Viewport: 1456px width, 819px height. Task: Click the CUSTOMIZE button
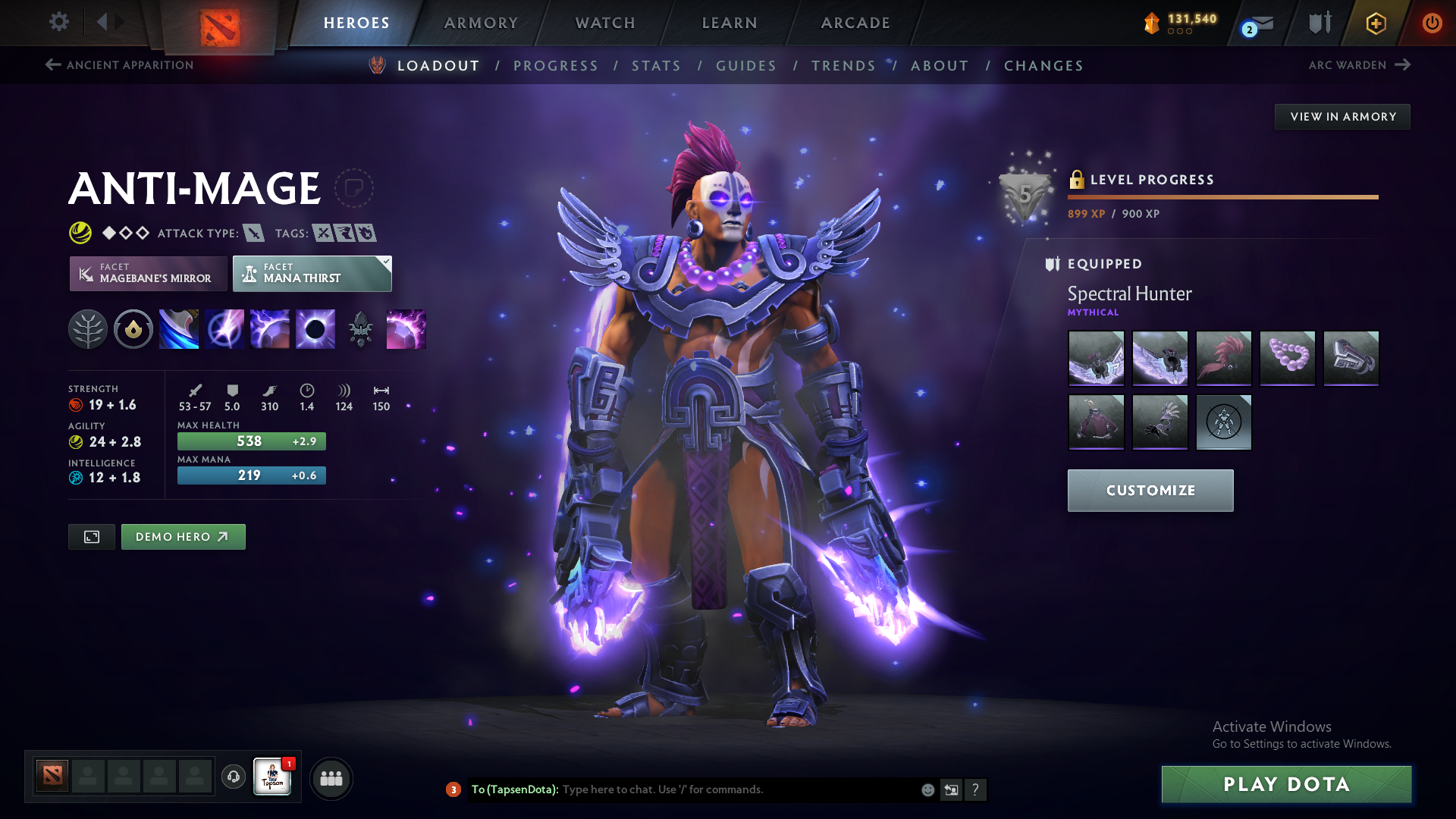1150,491
